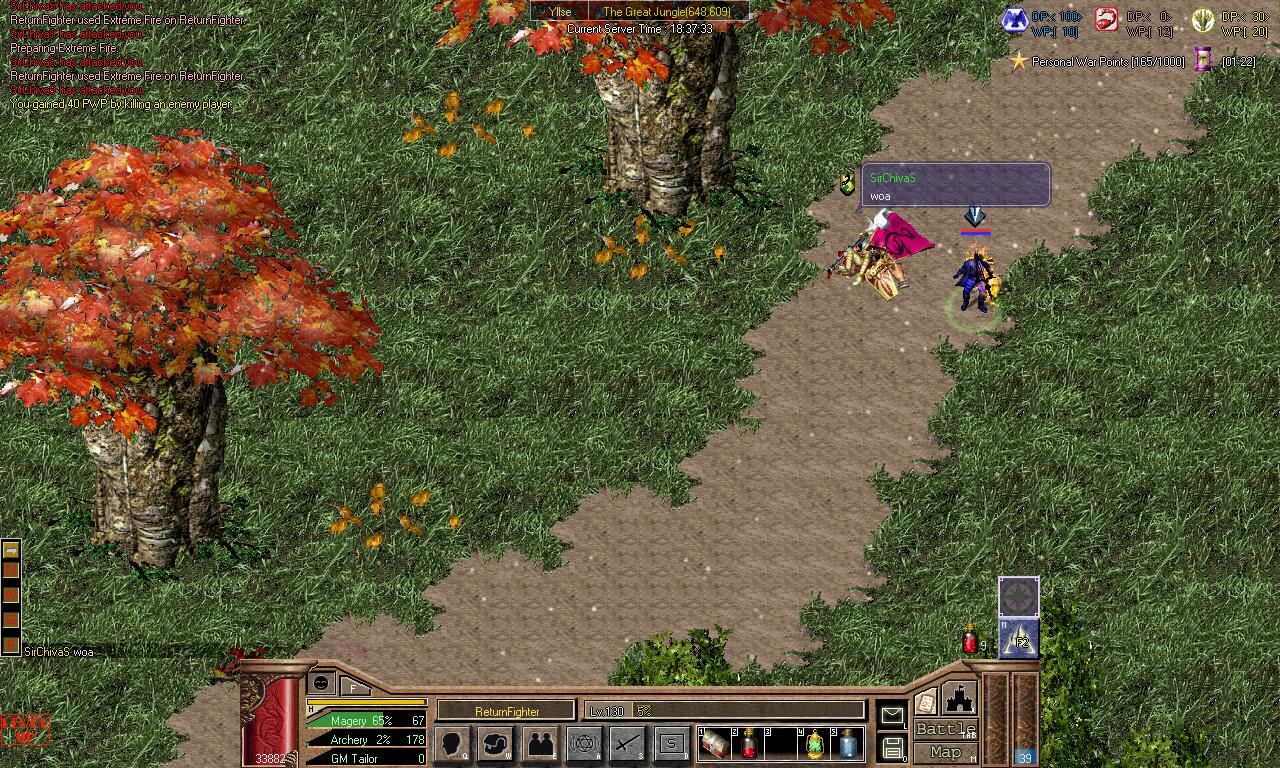Use the green lantern quickslot item
Screen dimensions: 1280x768
(x=815, y=744)
